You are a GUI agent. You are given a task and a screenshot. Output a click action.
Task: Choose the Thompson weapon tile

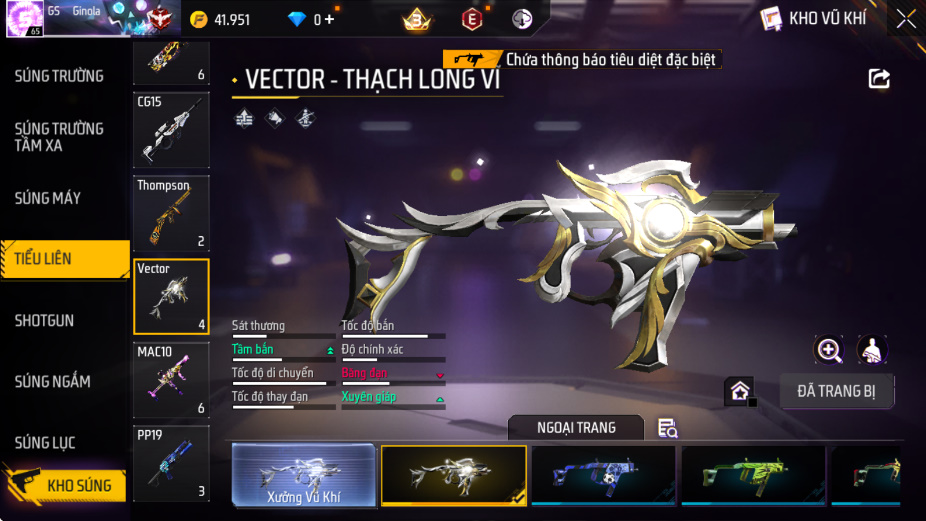[x=171, y=213]
